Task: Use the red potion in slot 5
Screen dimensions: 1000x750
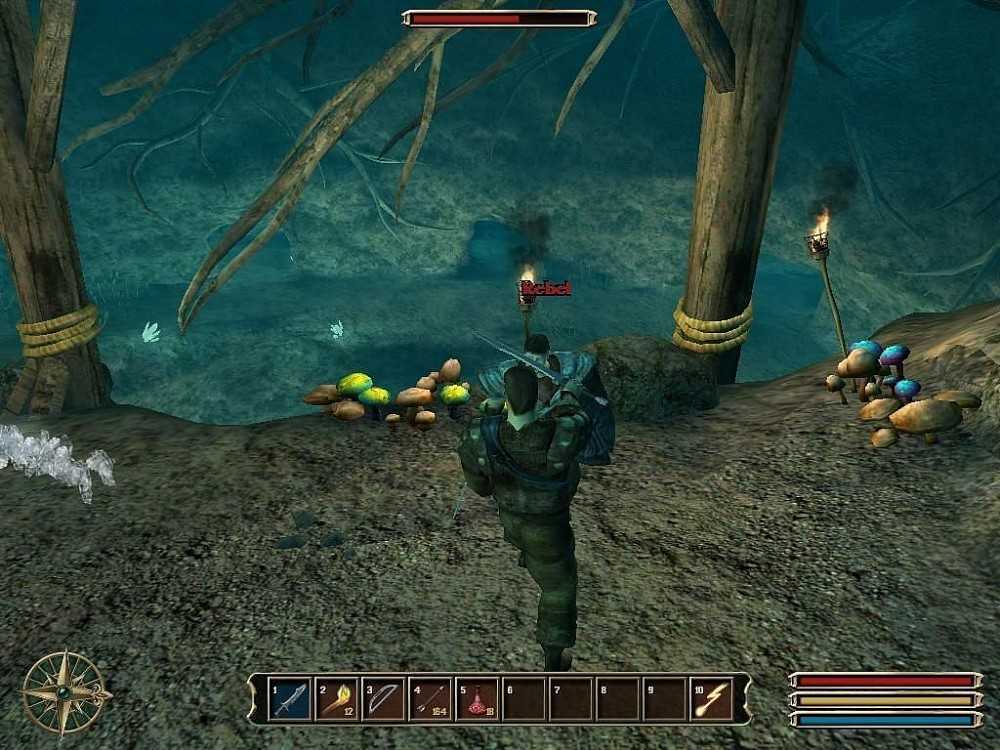Action: click(x=477, y=698)
